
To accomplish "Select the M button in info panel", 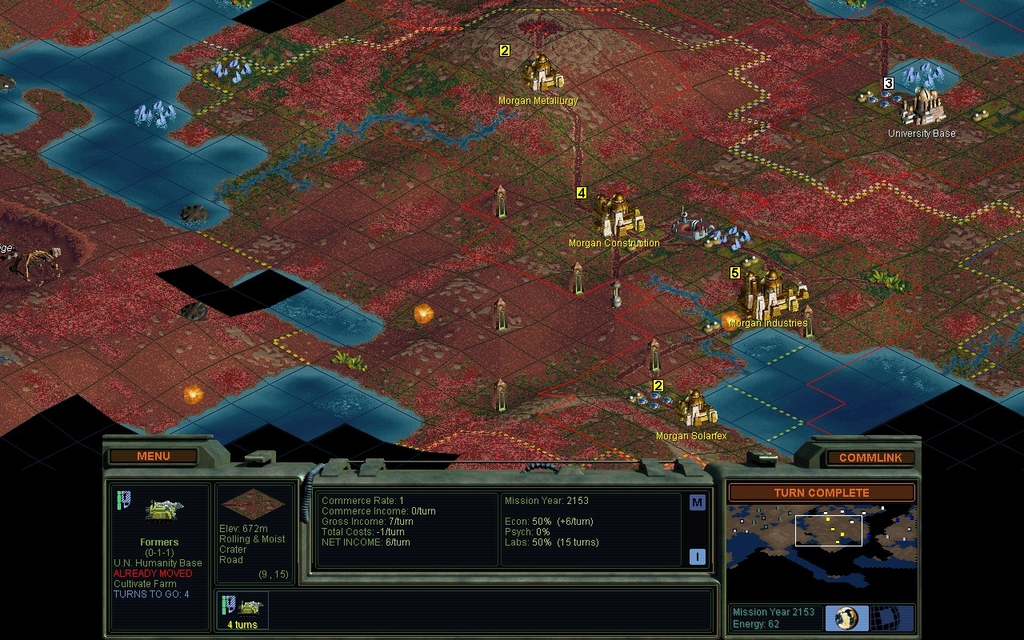I will 697,502.
